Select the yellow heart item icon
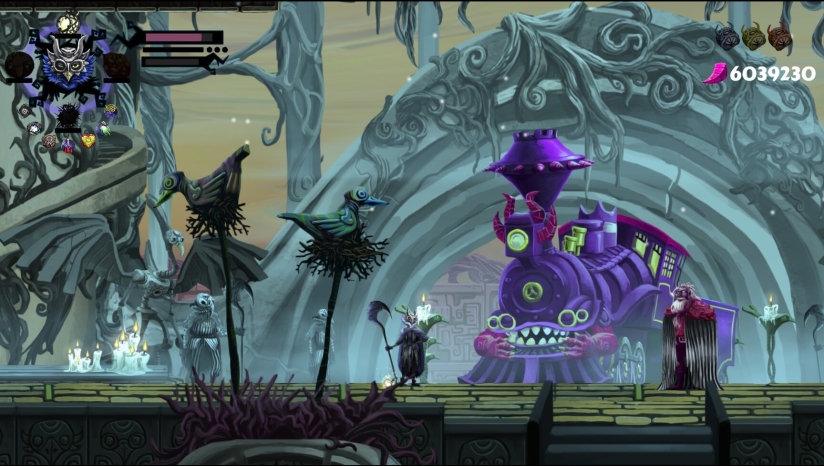This screenshot has height=466, width=824. coord(89,140)
